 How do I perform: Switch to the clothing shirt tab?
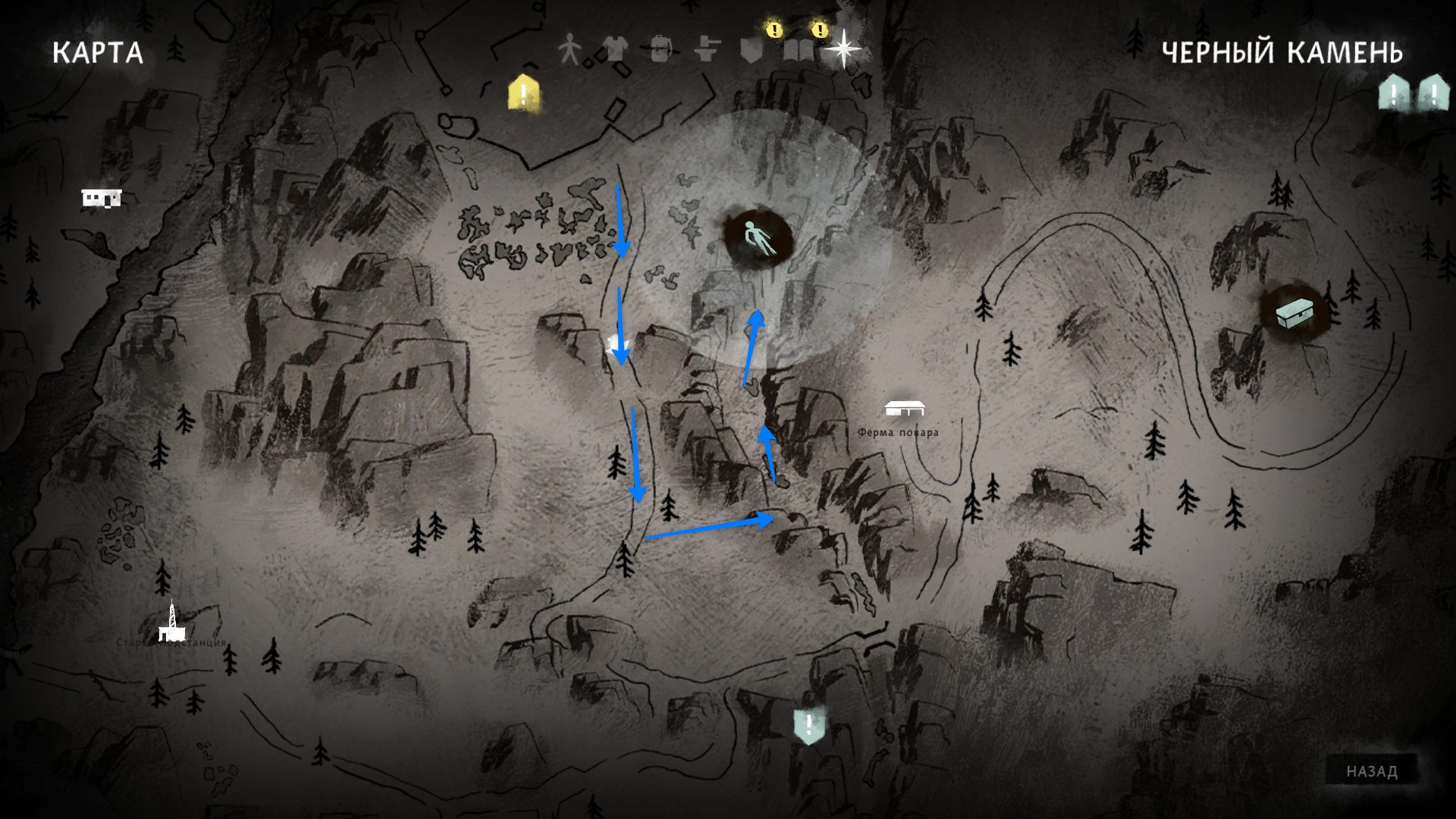(x=614, y=50)
